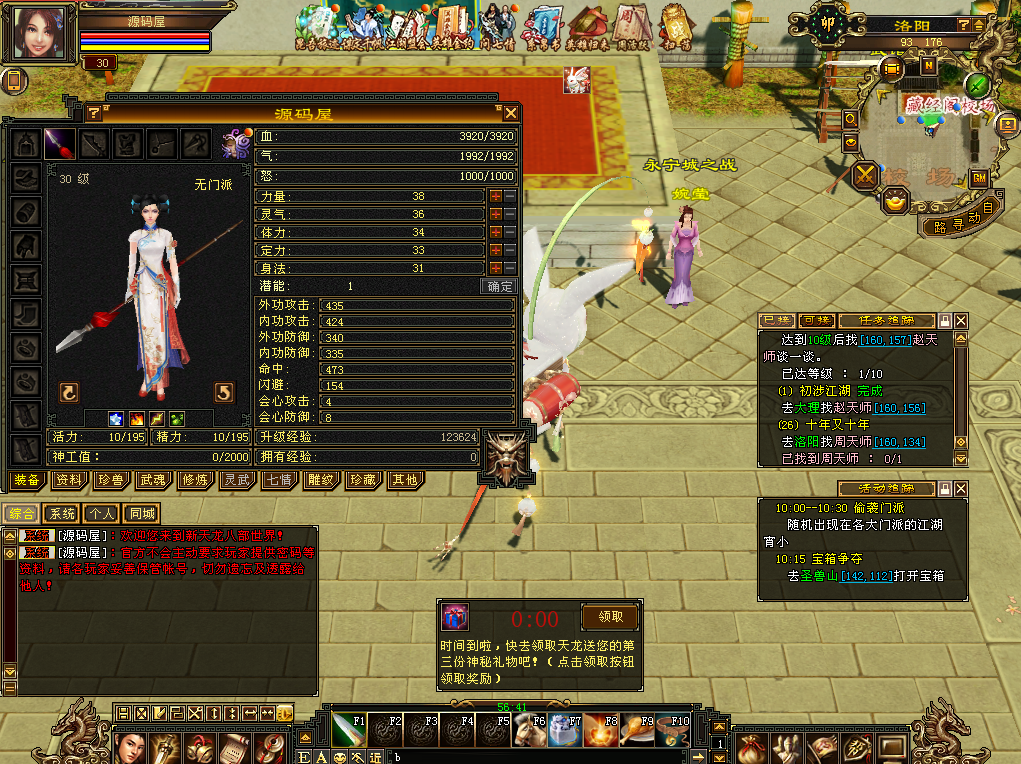
Task: Open the 珍兽 pet tab
Action: (x=110, y=480)
